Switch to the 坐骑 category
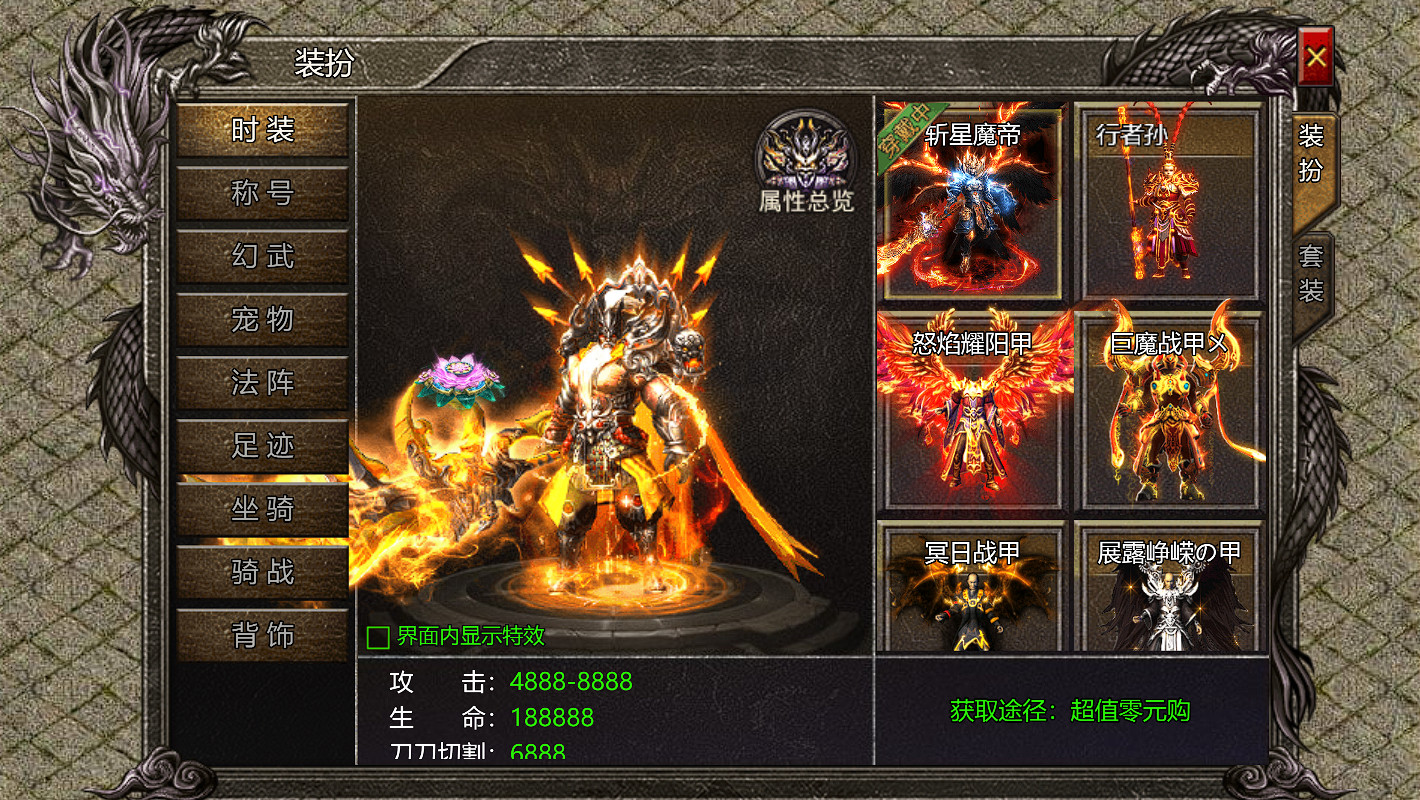This screenshot has width=1420, height=800. (263, 509)
